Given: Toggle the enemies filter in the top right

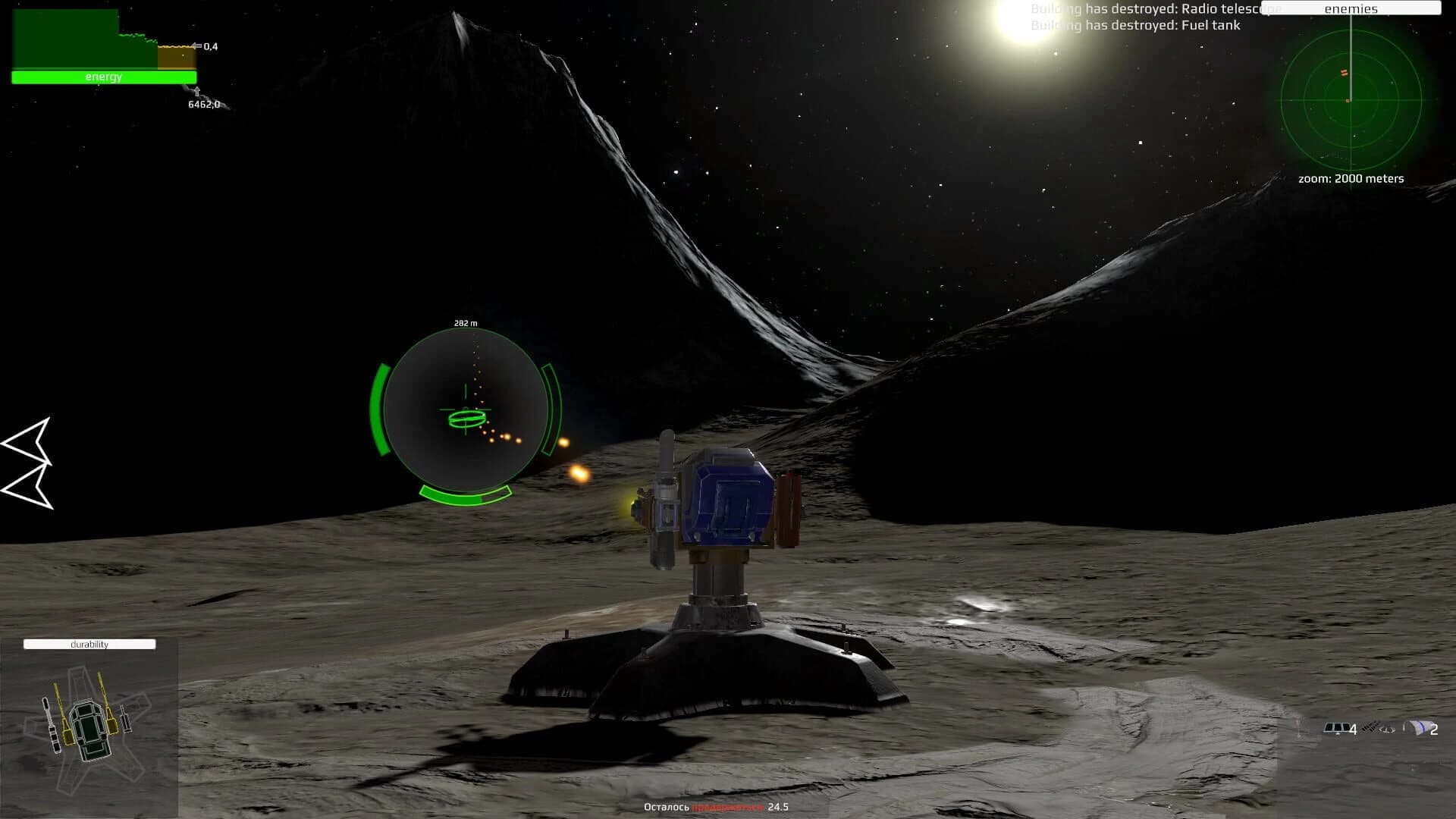Looking at the screenshot, I should point(1351,8).
